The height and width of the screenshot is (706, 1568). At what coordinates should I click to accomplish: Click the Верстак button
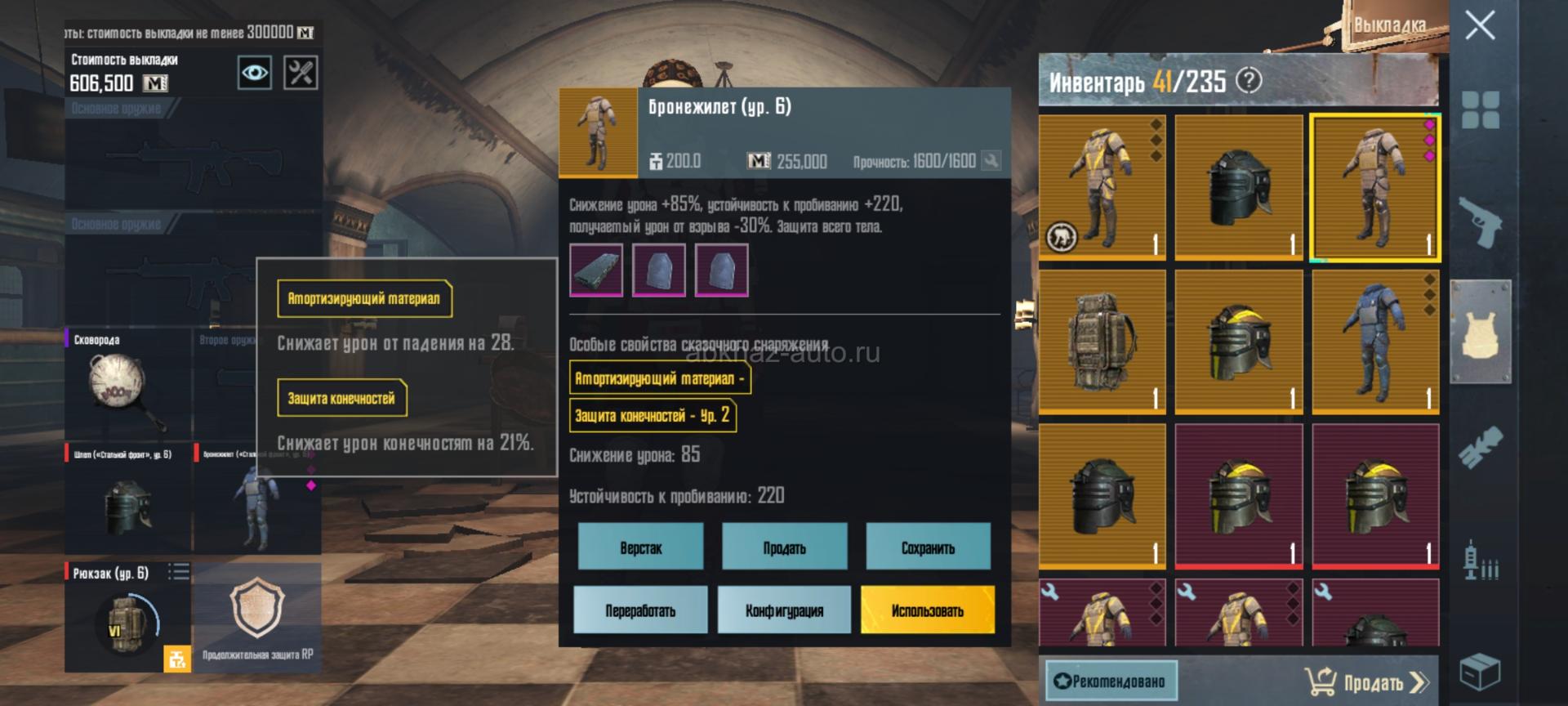click(640, 547)
